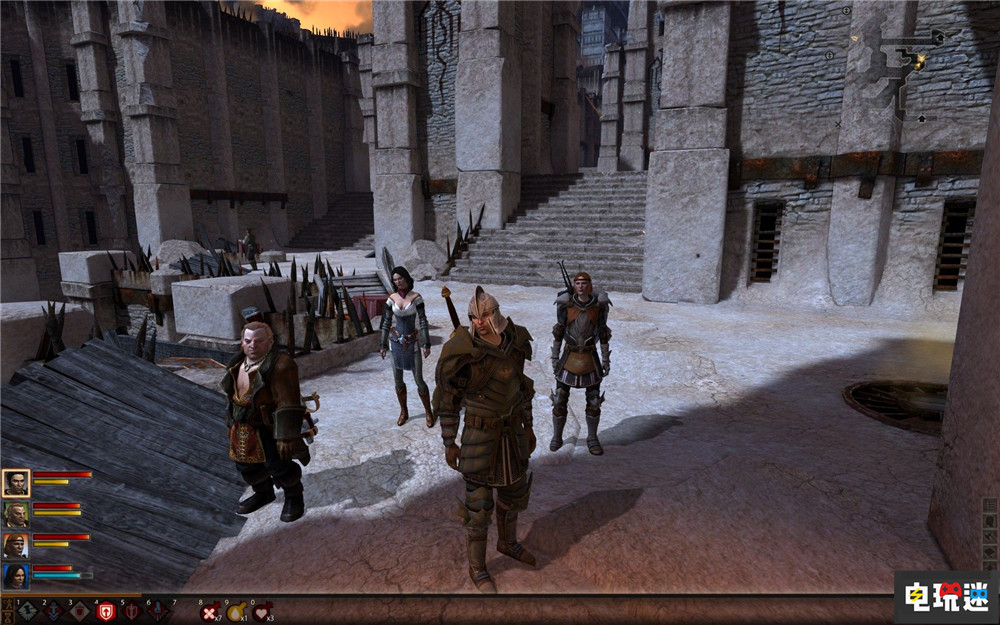The width and height of the screenshot is (1000, 625).
Task: Trigger the bright red hexagon ability
Action: pyautogui.click(x=105, y=611)
